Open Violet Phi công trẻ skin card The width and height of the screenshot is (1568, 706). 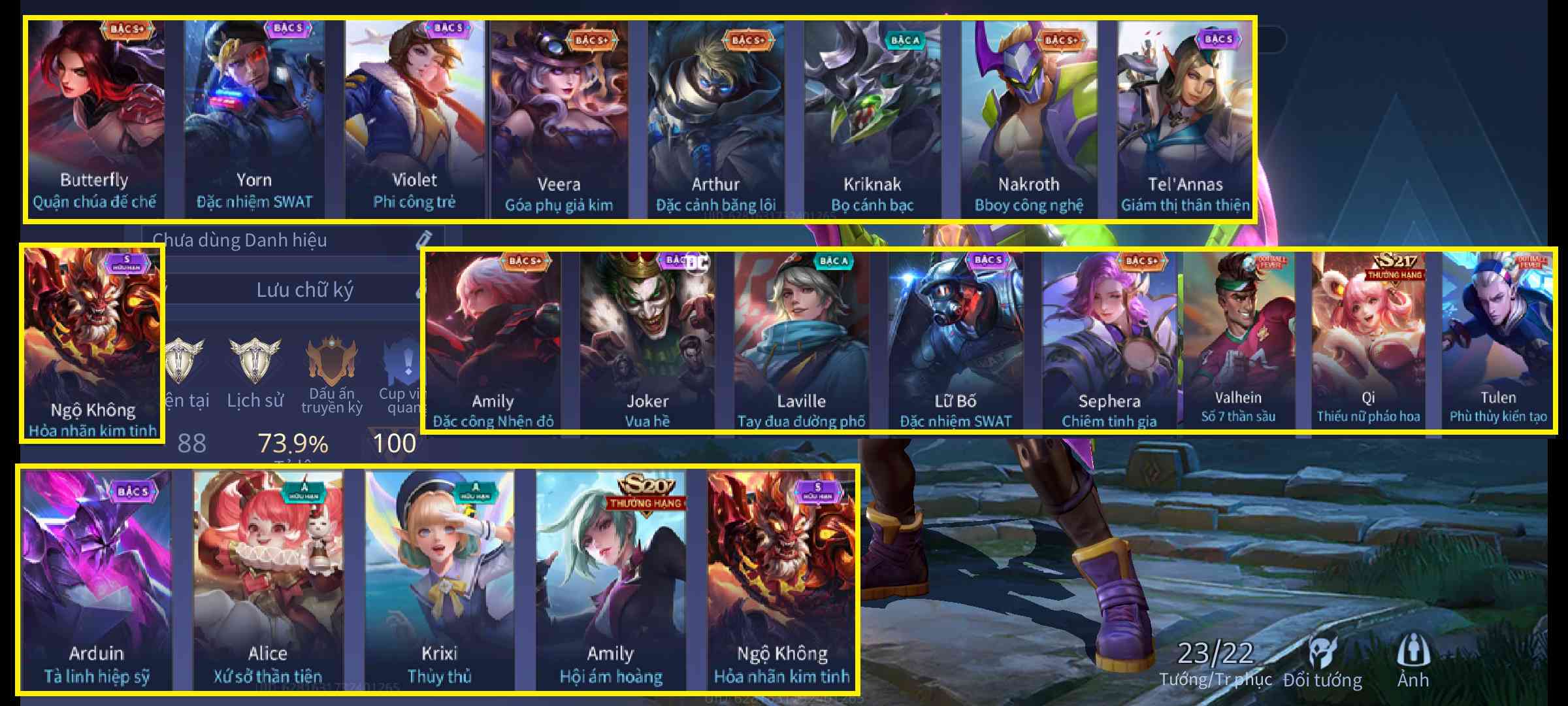[414, 118]
